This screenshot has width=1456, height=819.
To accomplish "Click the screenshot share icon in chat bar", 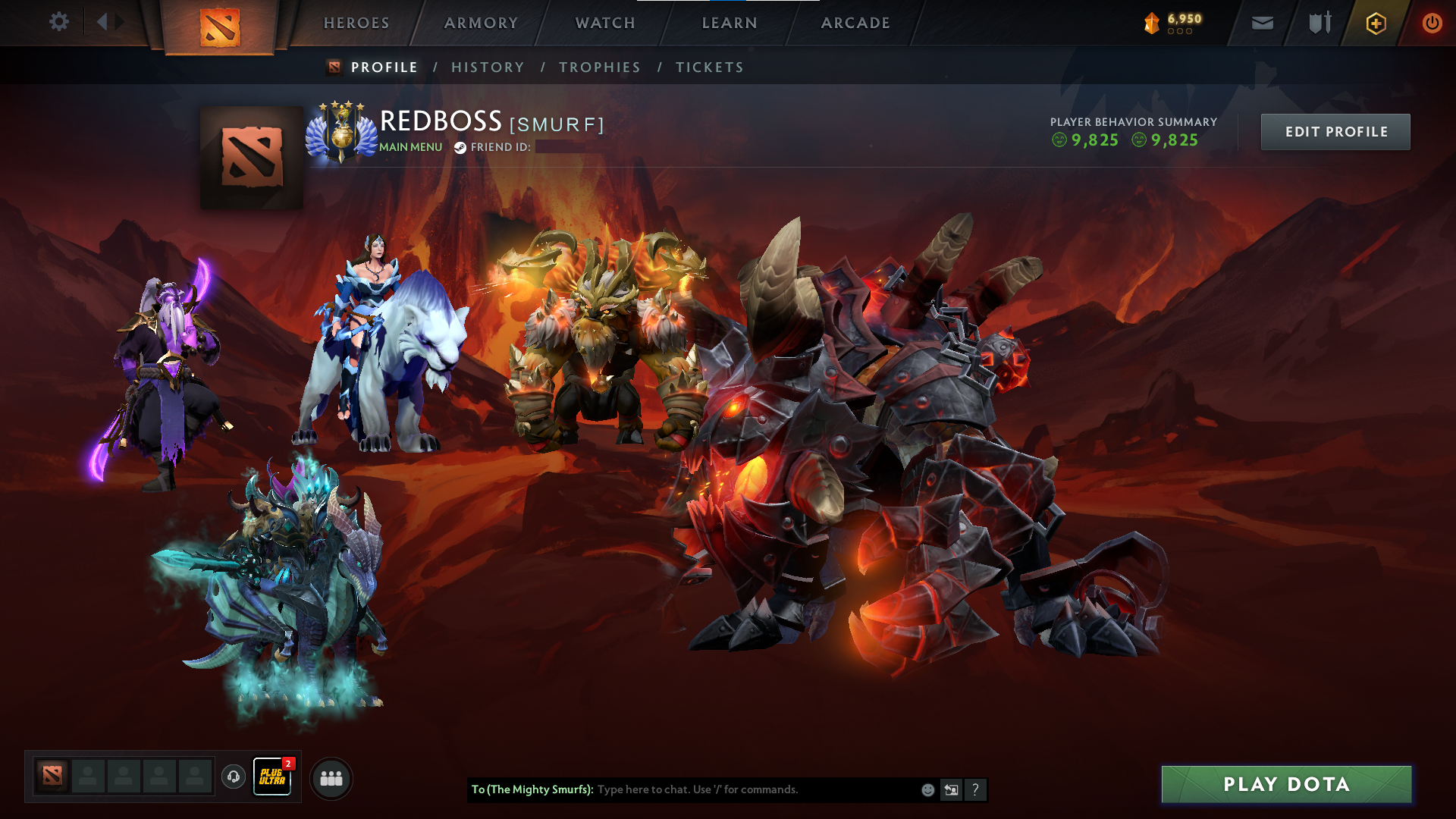I will point(952,789).
